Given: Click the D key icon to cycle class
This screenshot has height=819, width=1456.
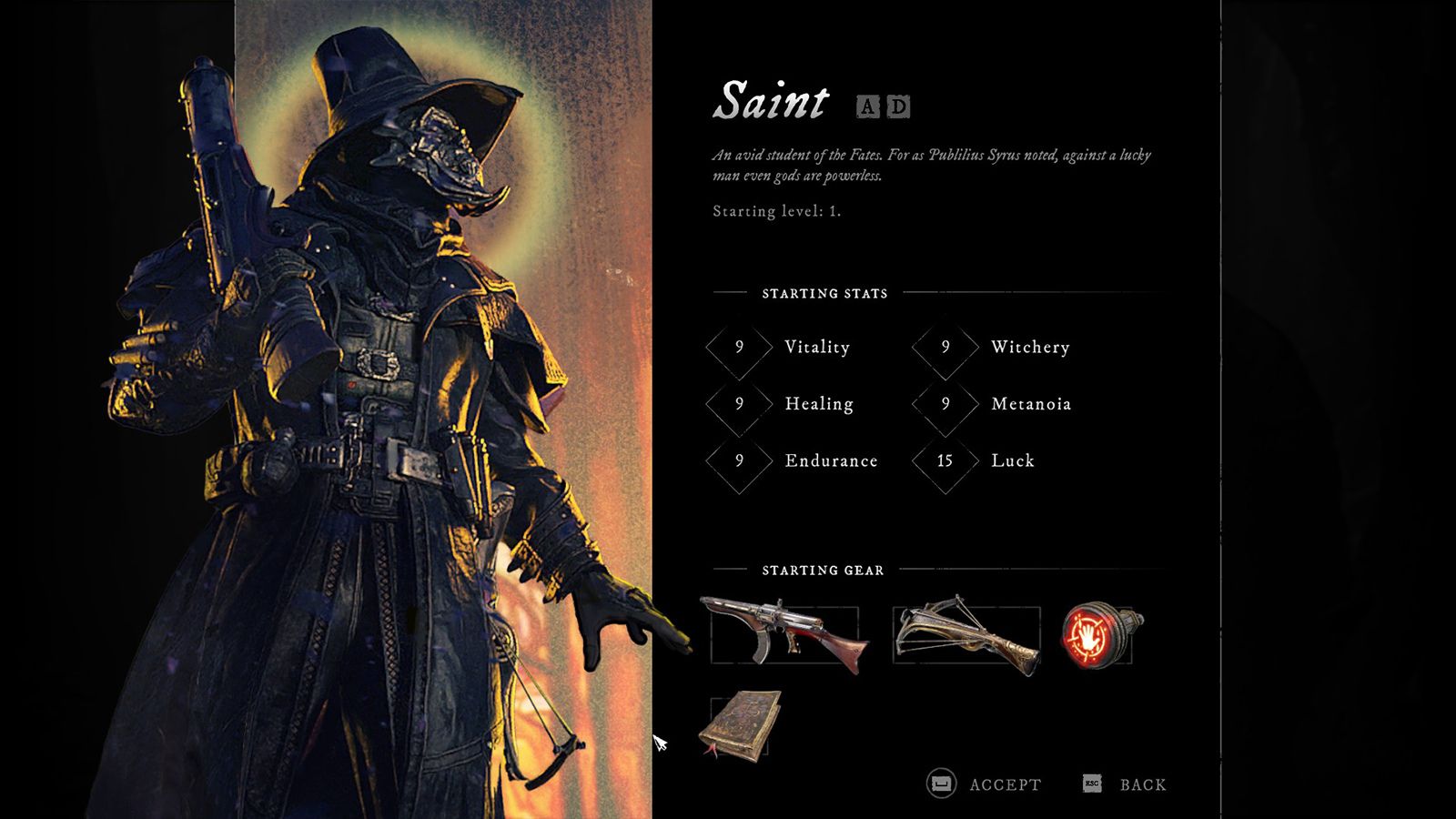Looking at the screenshot, I should click(899, 108).
